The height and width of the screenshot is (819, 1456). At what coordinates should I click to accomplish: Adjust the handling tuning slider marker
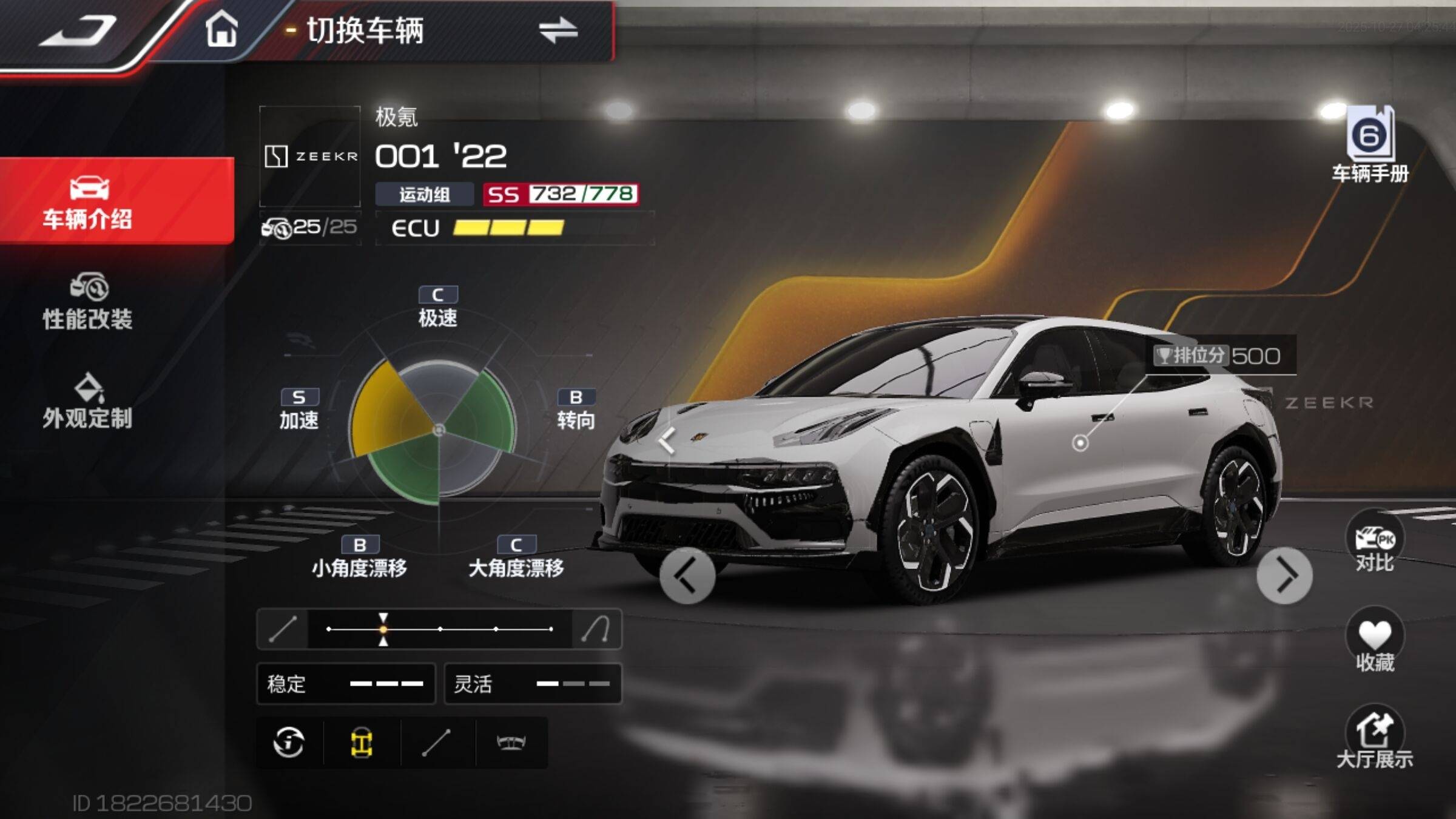click(383, 629)
